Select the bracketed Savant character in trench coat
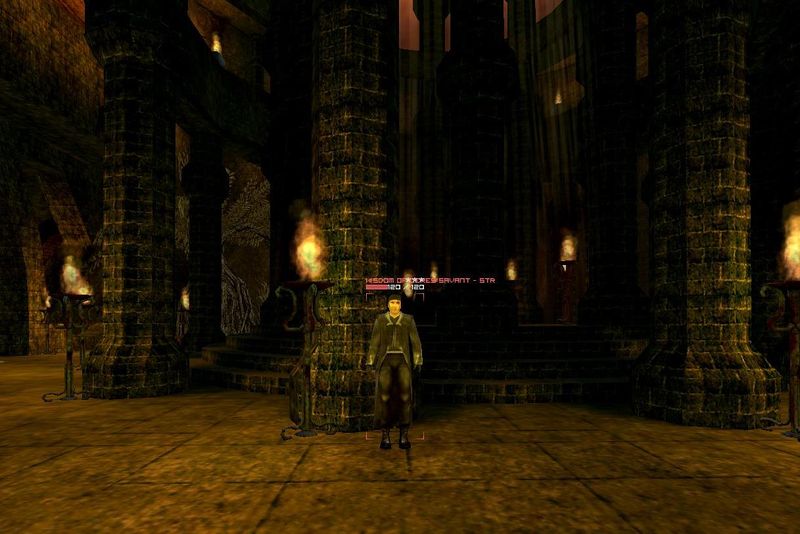800x534 pixels. pos(396,372)
